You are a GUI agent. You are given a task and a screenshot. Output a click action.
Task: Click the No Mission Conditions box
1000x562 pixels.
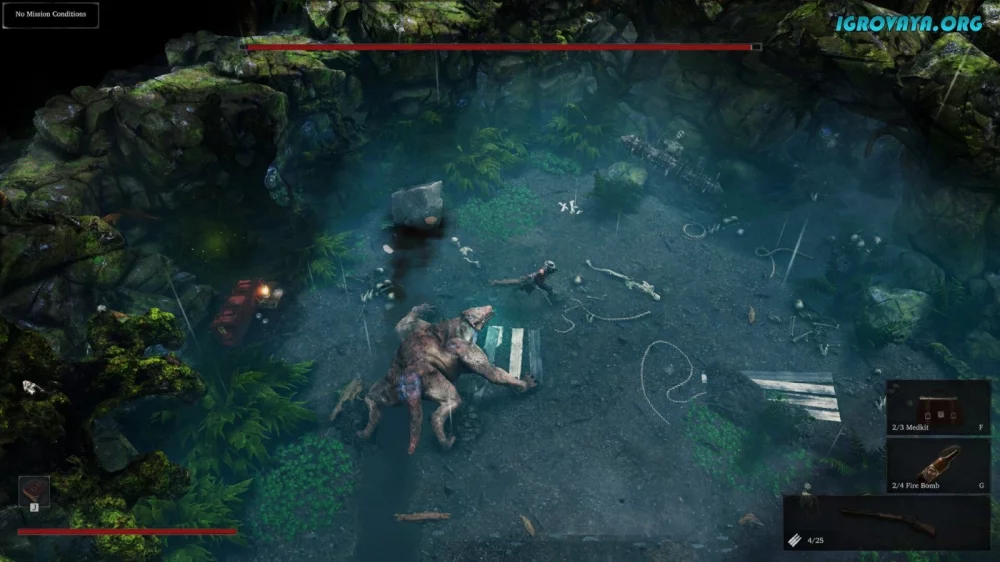tap(50, 15)
